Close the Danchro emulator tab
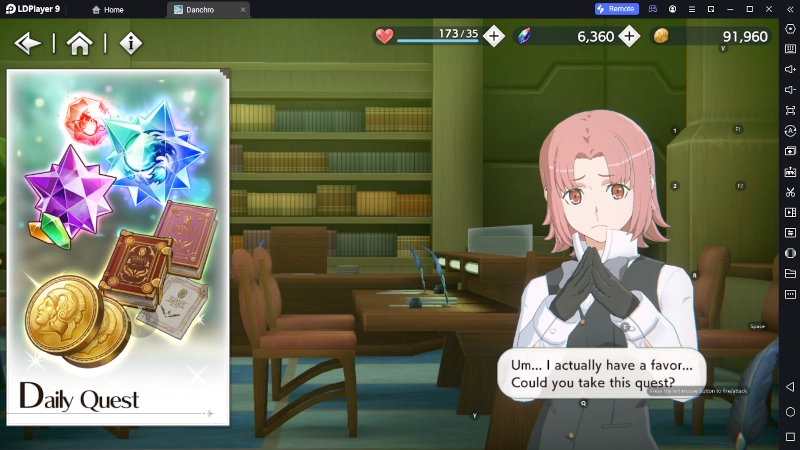The width and height of the screenshot is (800, 450). 243,9
